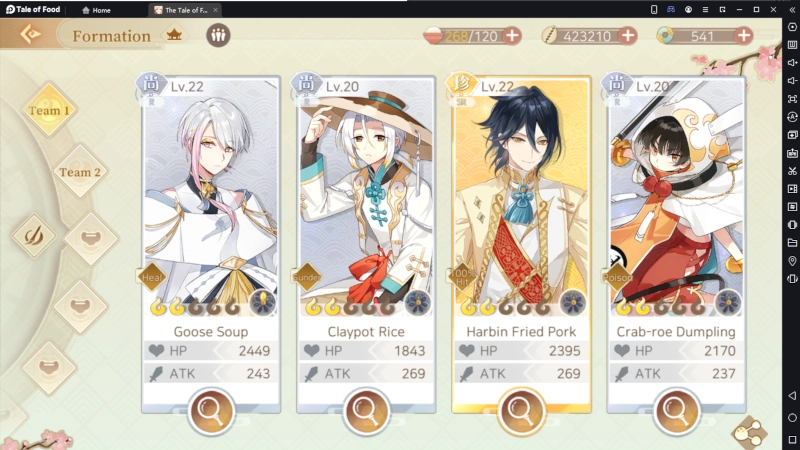Select the Crab-roe Dumpling character card
The image size is (800, 450).
click(676, 200)
